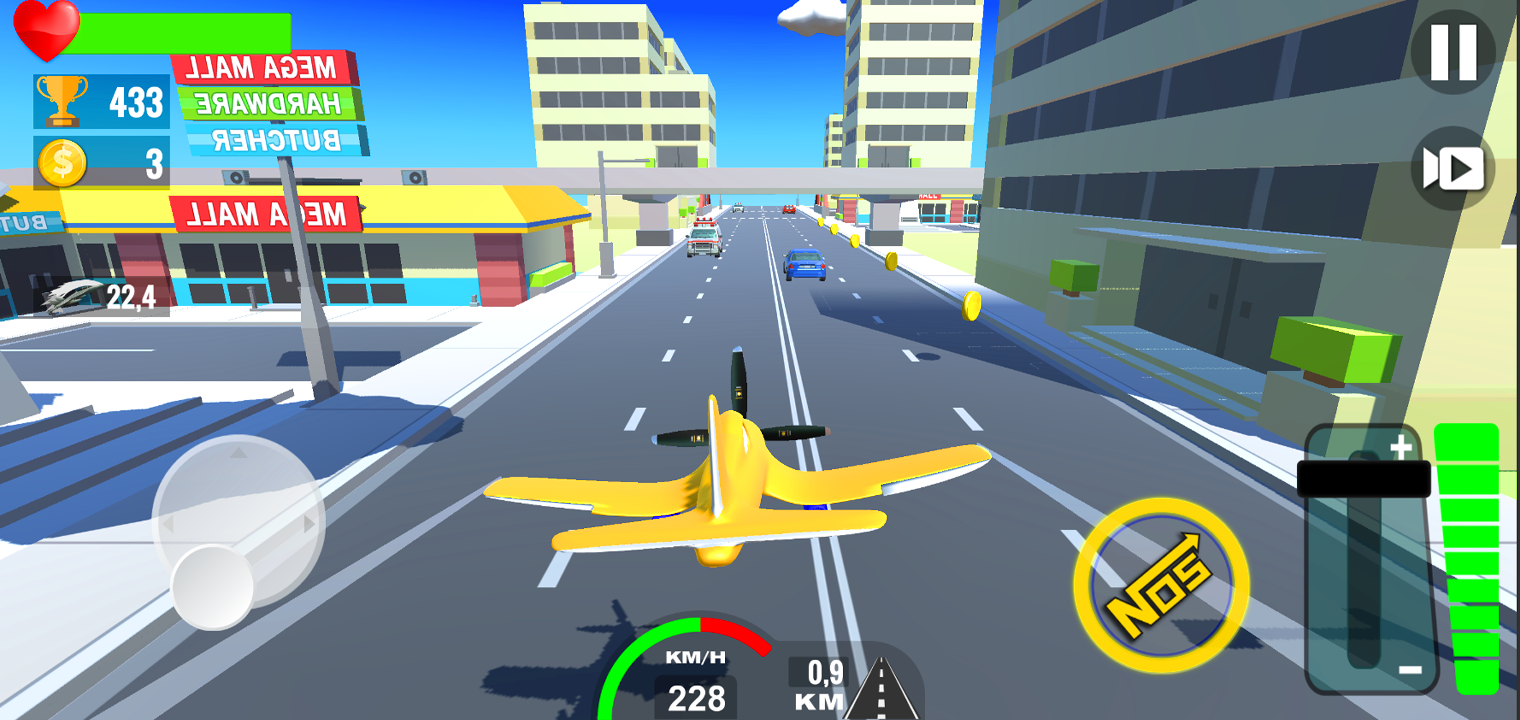Tap the 0,9 KM distance display
Viewport: 1520px width, 720px height.
pos(820,675)
